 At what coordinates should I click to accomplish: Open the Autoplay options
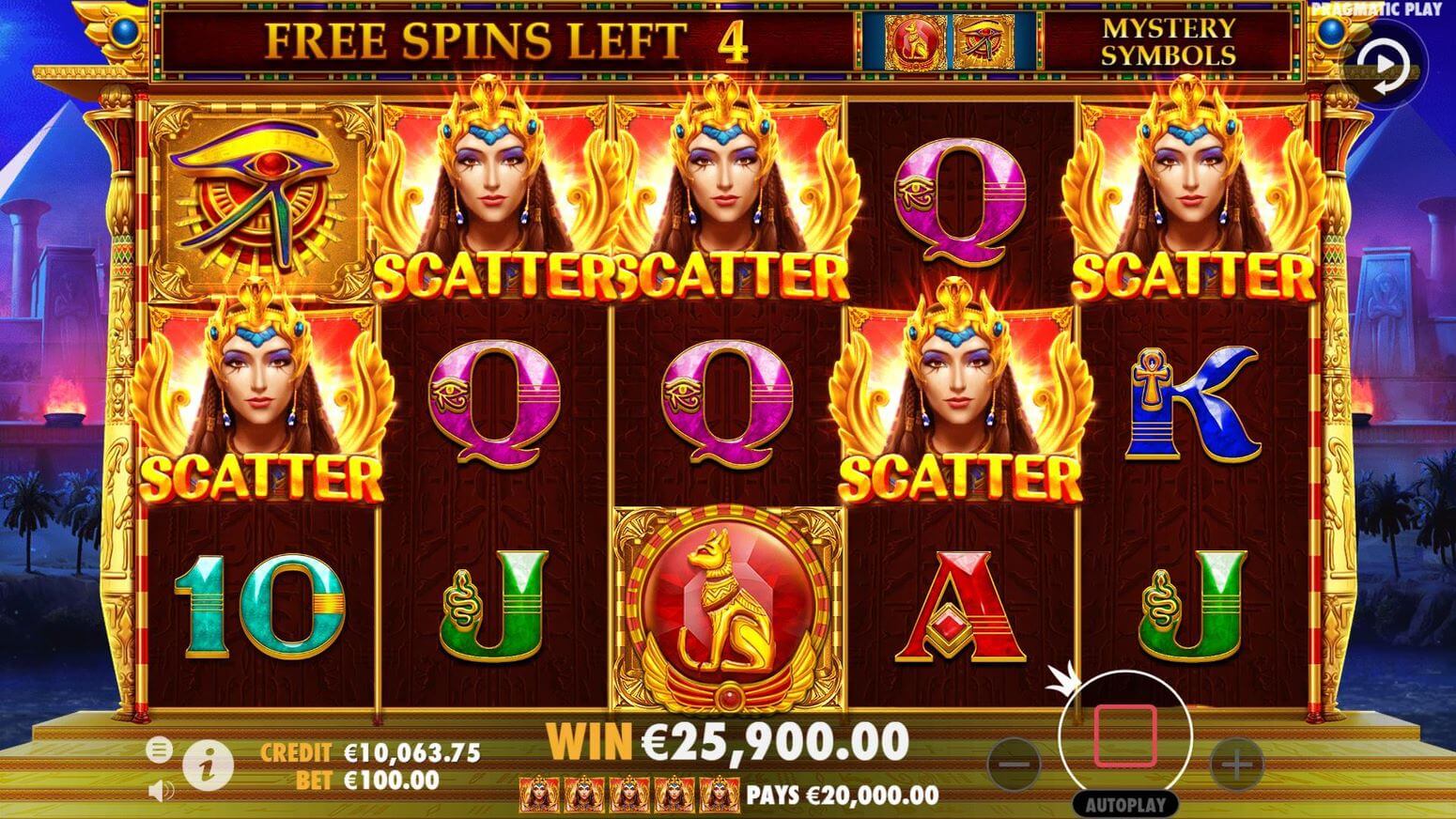(1124, 805)
